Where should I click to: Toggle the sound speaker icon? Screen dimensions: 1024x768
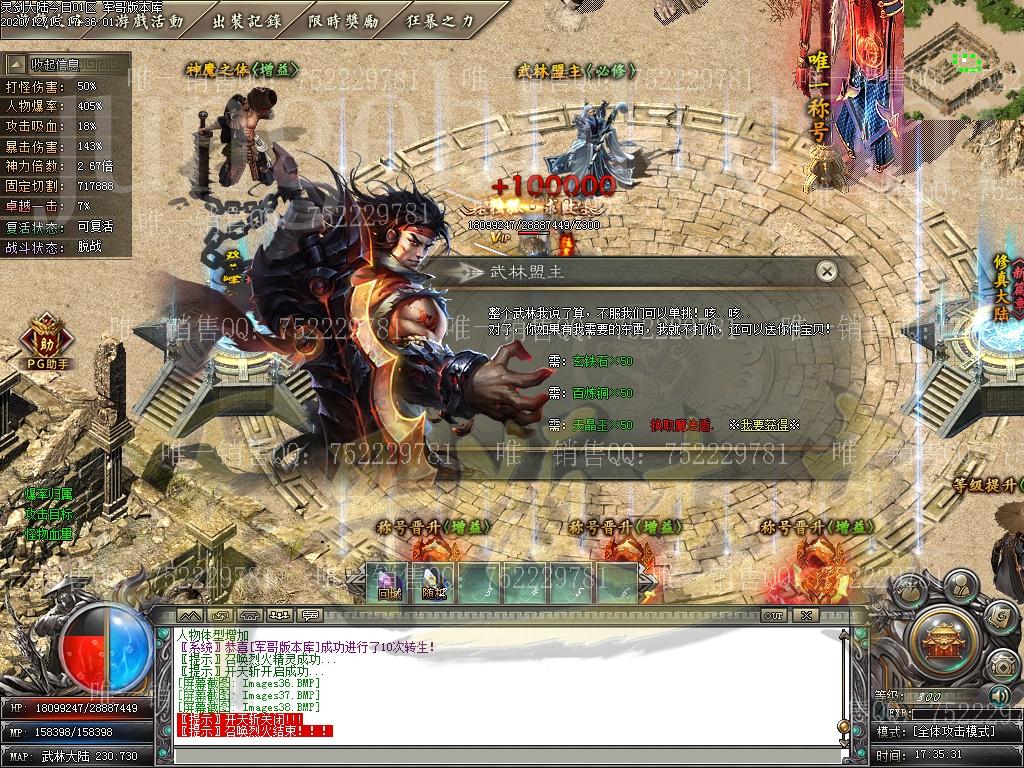click(x=998, y=695)
